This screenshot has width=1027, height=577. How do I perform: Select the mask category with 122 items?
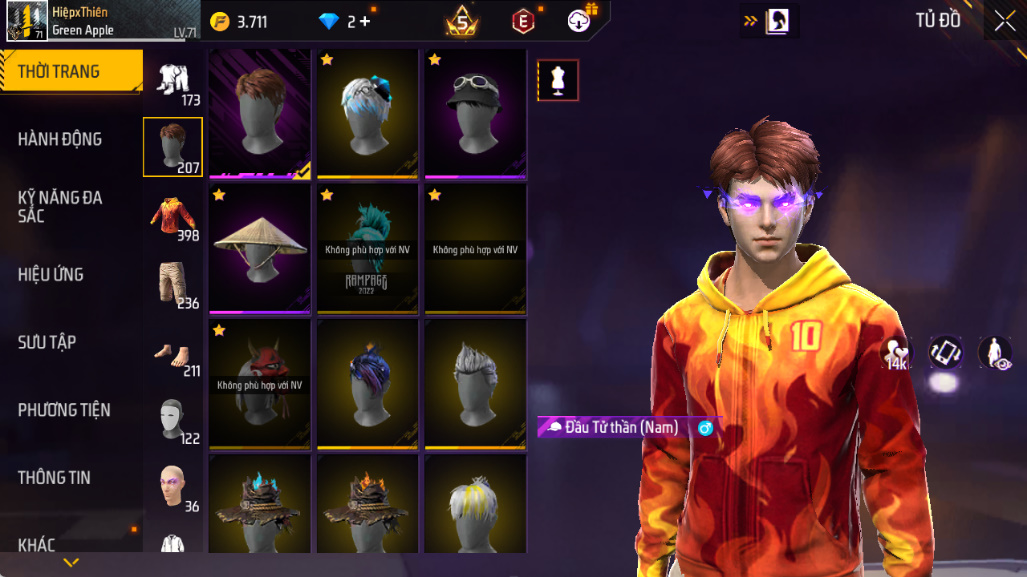click(173, 420)
